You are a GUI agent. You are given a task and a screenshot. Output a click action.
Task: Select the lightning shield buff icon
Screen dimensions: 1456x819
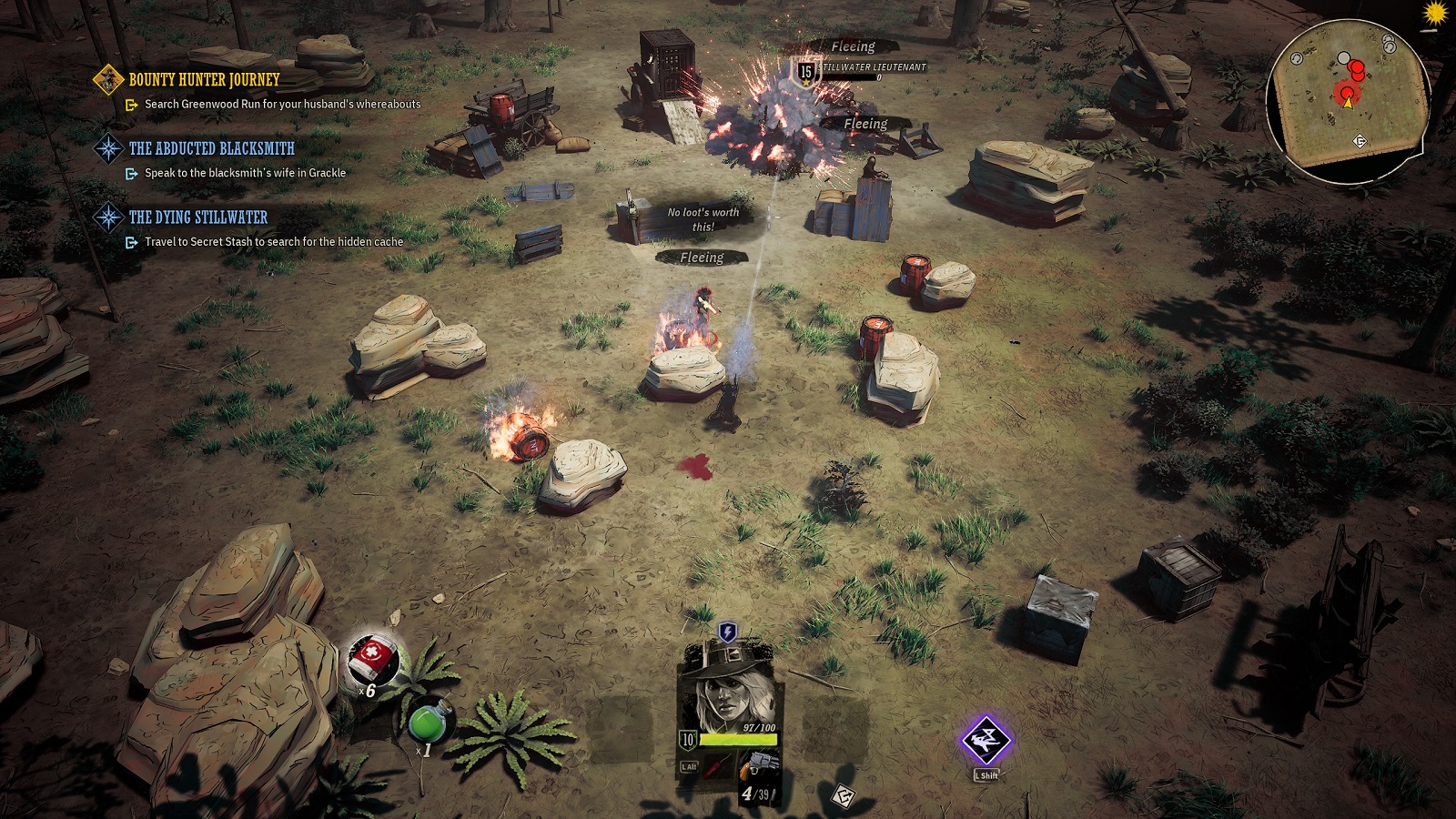[727, 632]
